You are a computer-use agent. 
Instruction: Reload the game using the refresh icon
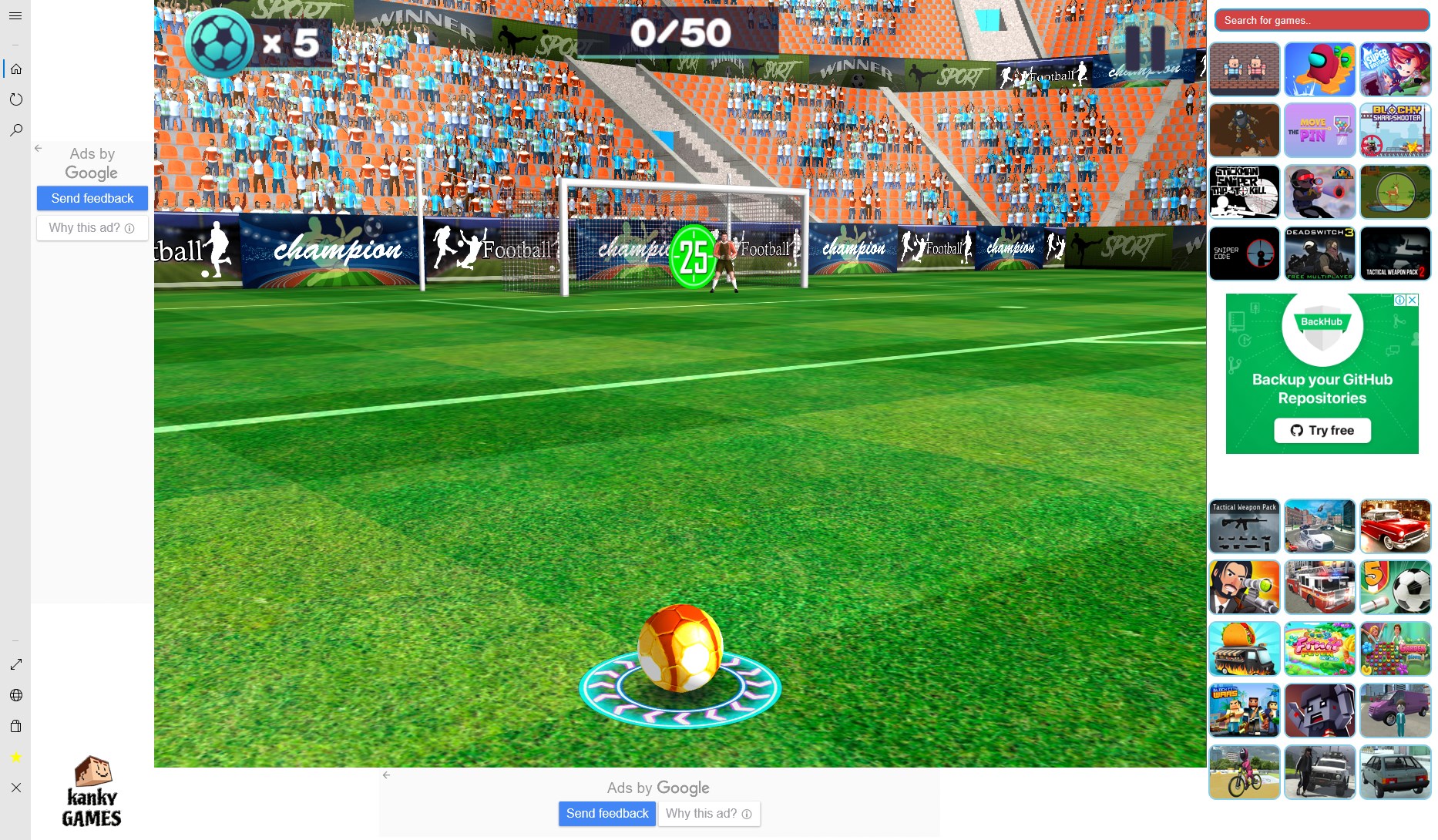[17, 99]
